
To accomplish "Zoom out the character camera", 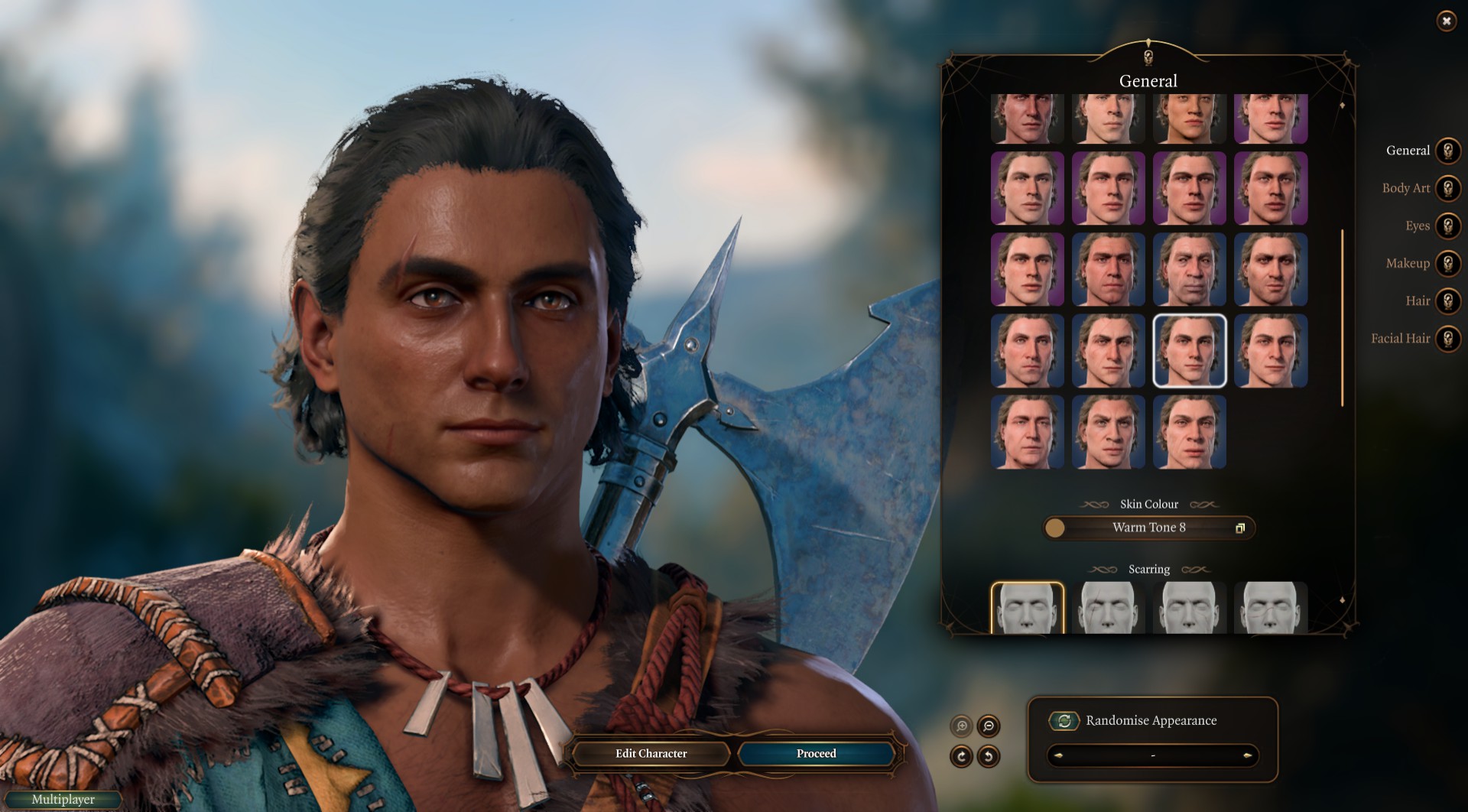I will coord(989,726).
